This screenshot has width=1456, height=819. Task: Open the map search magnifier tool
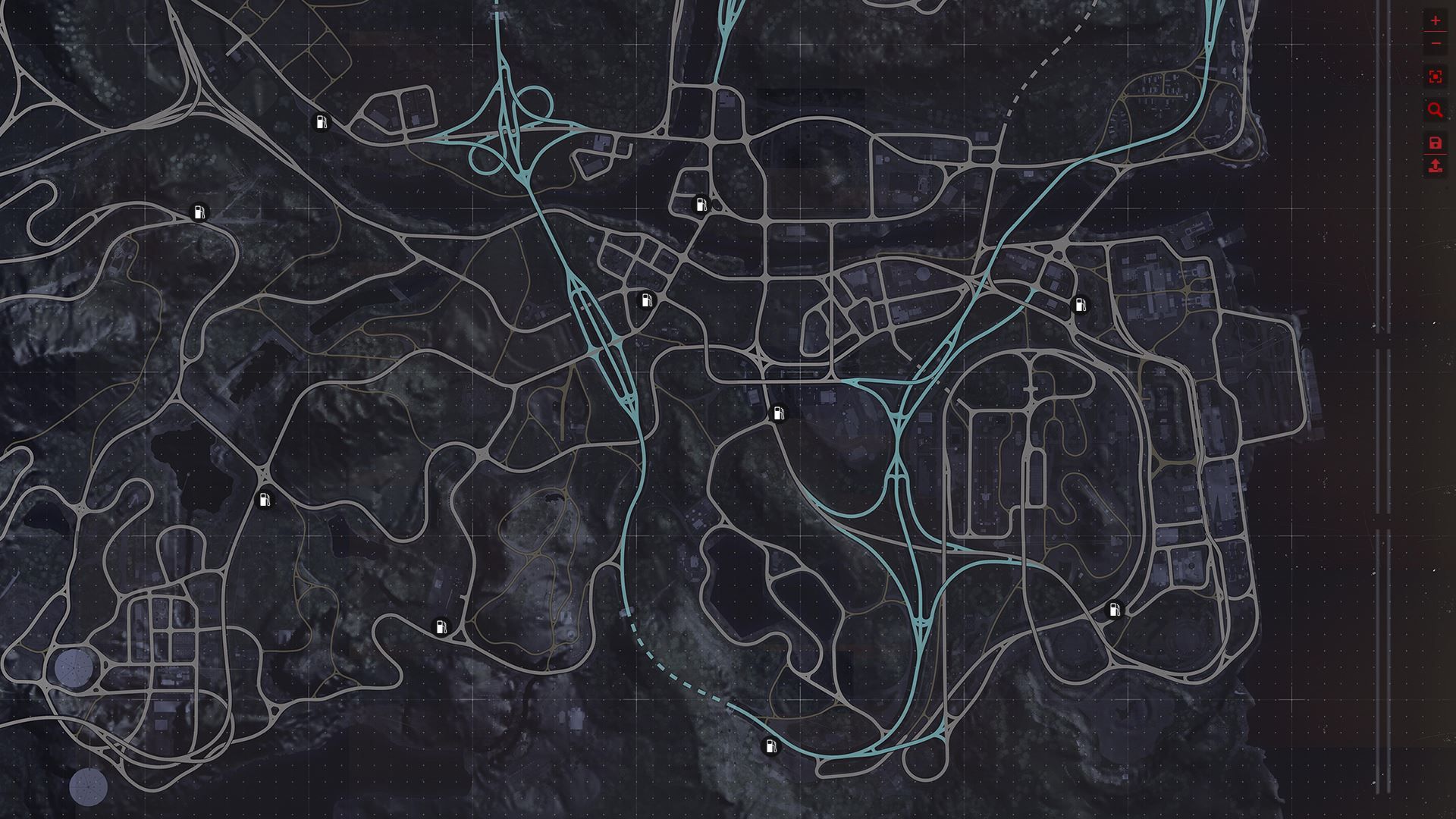[1435, 110]
